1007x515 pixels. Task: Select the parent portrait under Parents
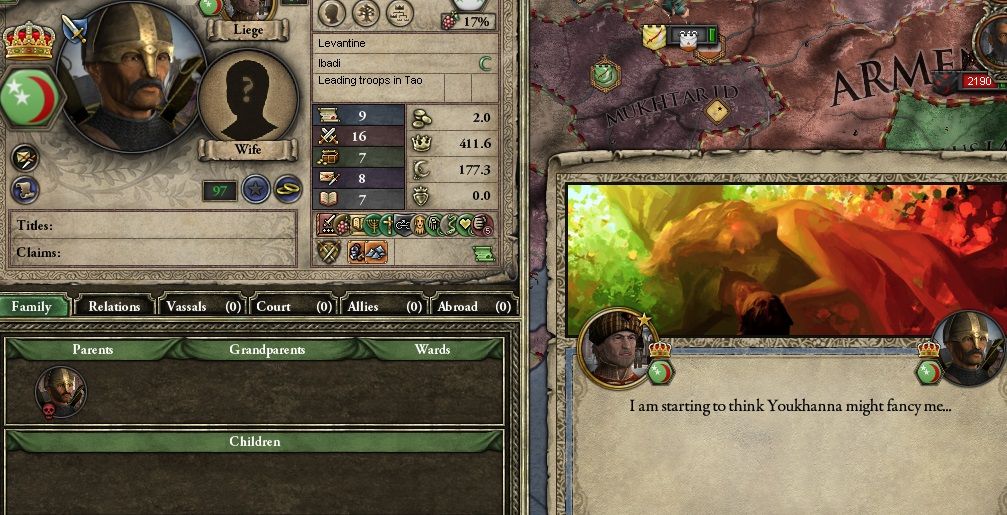click(x=61, y=389)
